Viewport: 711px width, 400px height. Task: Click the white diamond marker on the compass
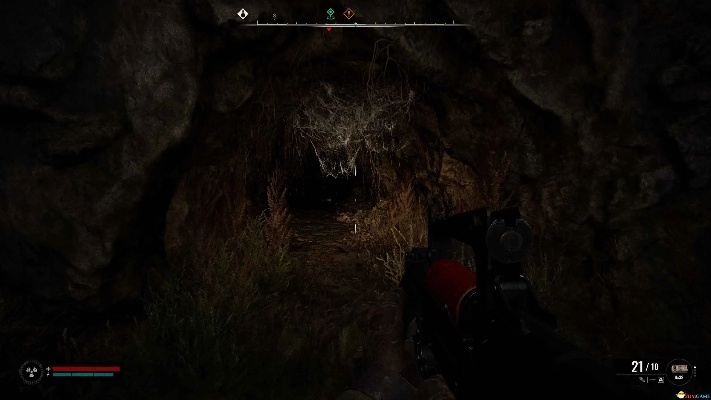pos(242,14)
